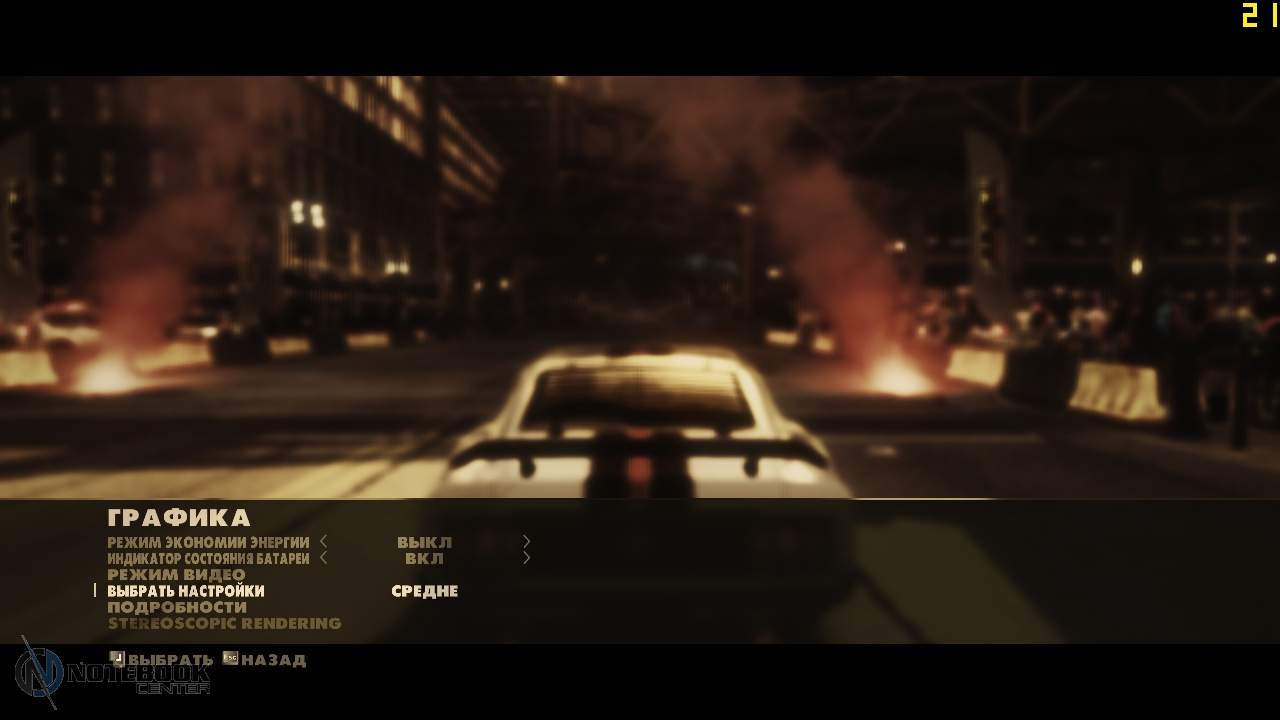1280x720 pixels.
Task: Select the ВЫБРАТЬ НАСТРОЙКИ preset option
Action: pos(186,591)
